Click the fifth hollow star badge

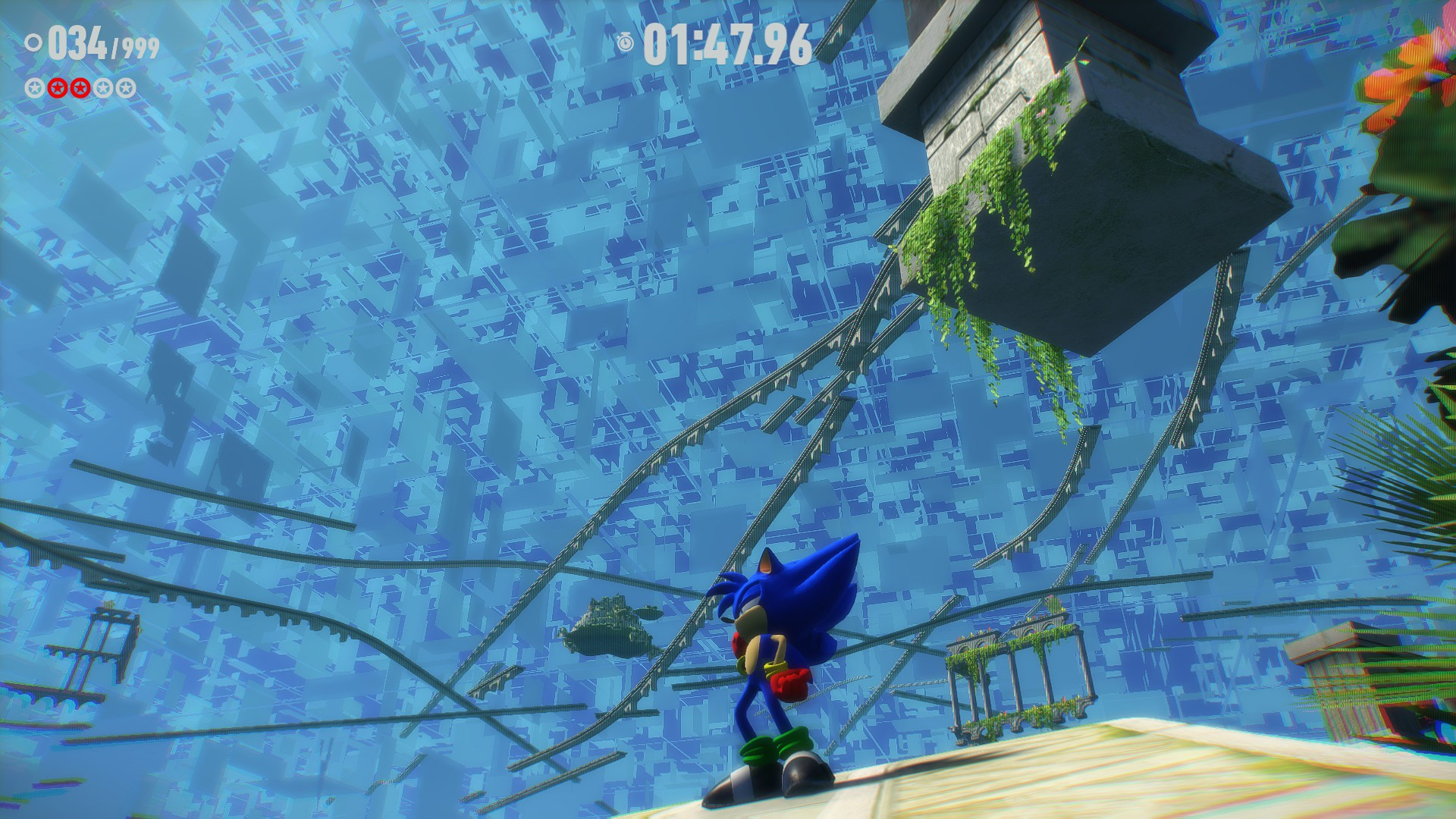[124, 88]
